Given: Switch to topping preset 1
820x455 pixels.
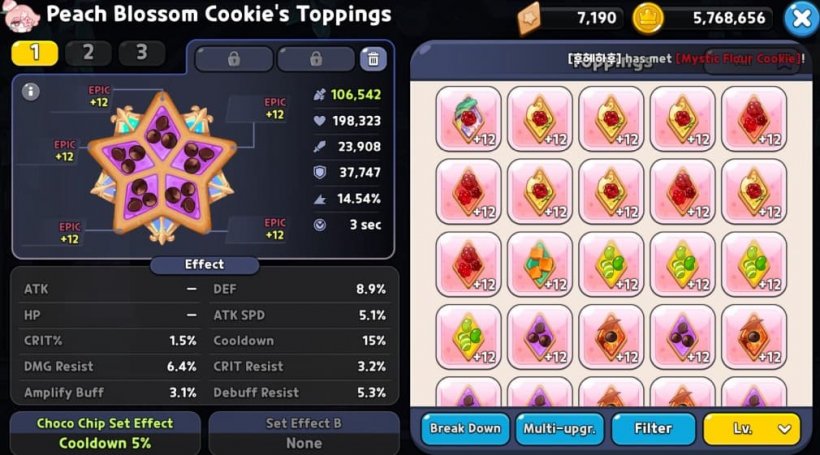Looking at the screenshot, I should pyautogui.click(x=35, y=53).
